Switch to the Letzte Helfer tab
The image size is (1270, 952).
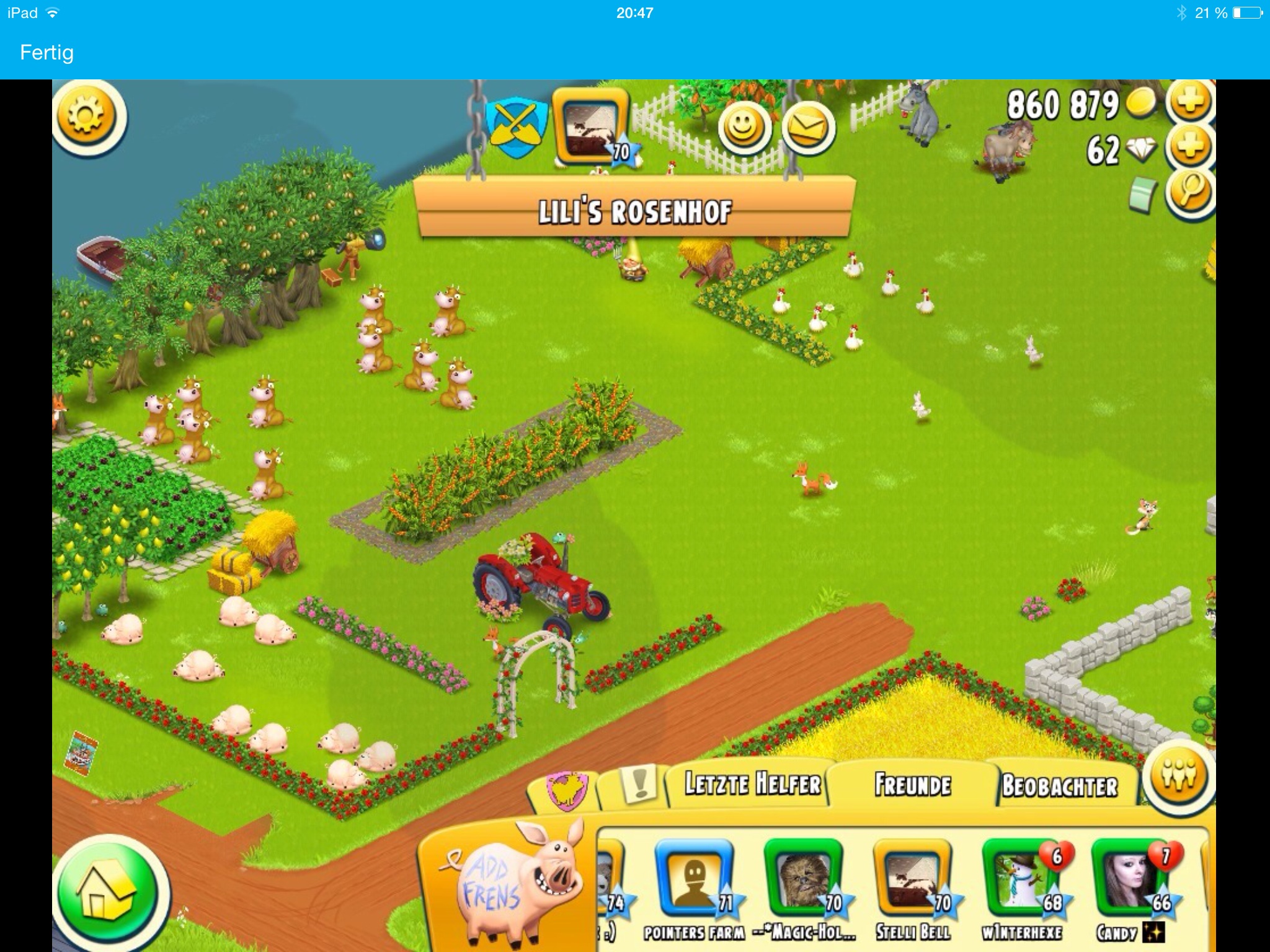point(752,785)
